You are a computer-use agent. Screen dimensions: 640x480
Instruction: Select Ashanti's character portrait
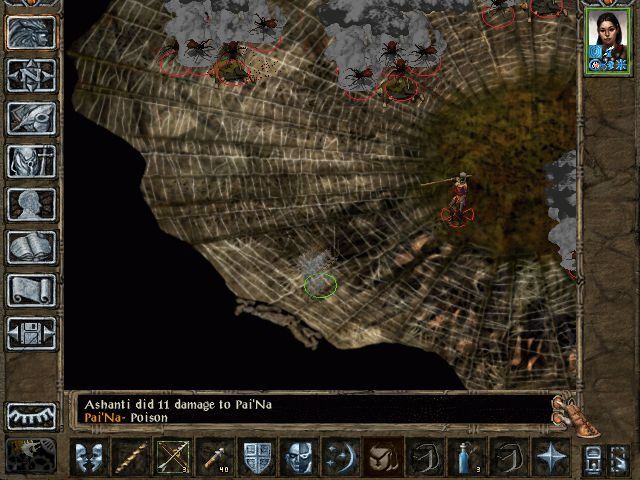[609, 44]
